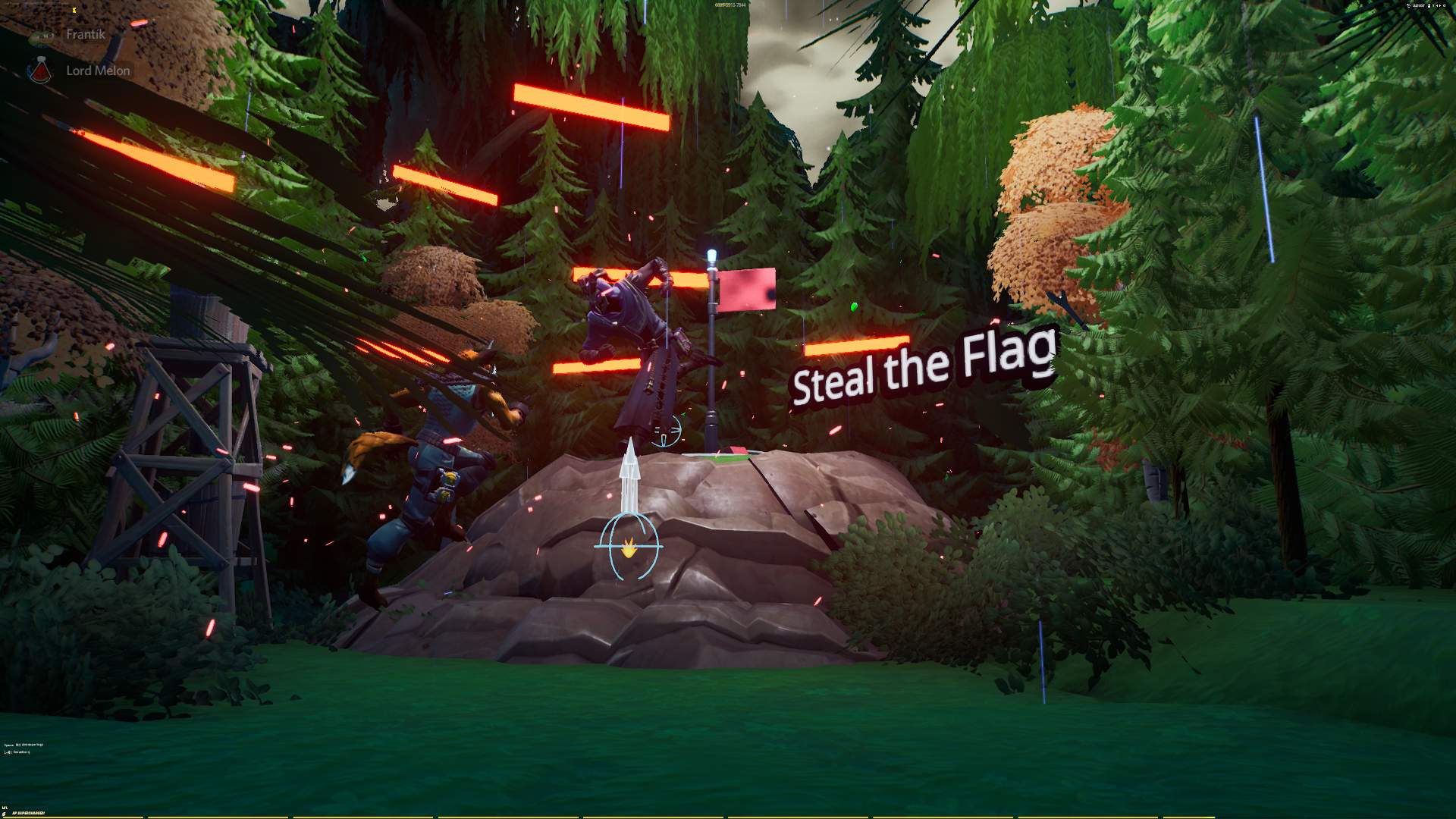The width and height of the screenshot is (1456, 819).
Task: Click the Lord Melon watermelon potion icon
Action: 42,70
